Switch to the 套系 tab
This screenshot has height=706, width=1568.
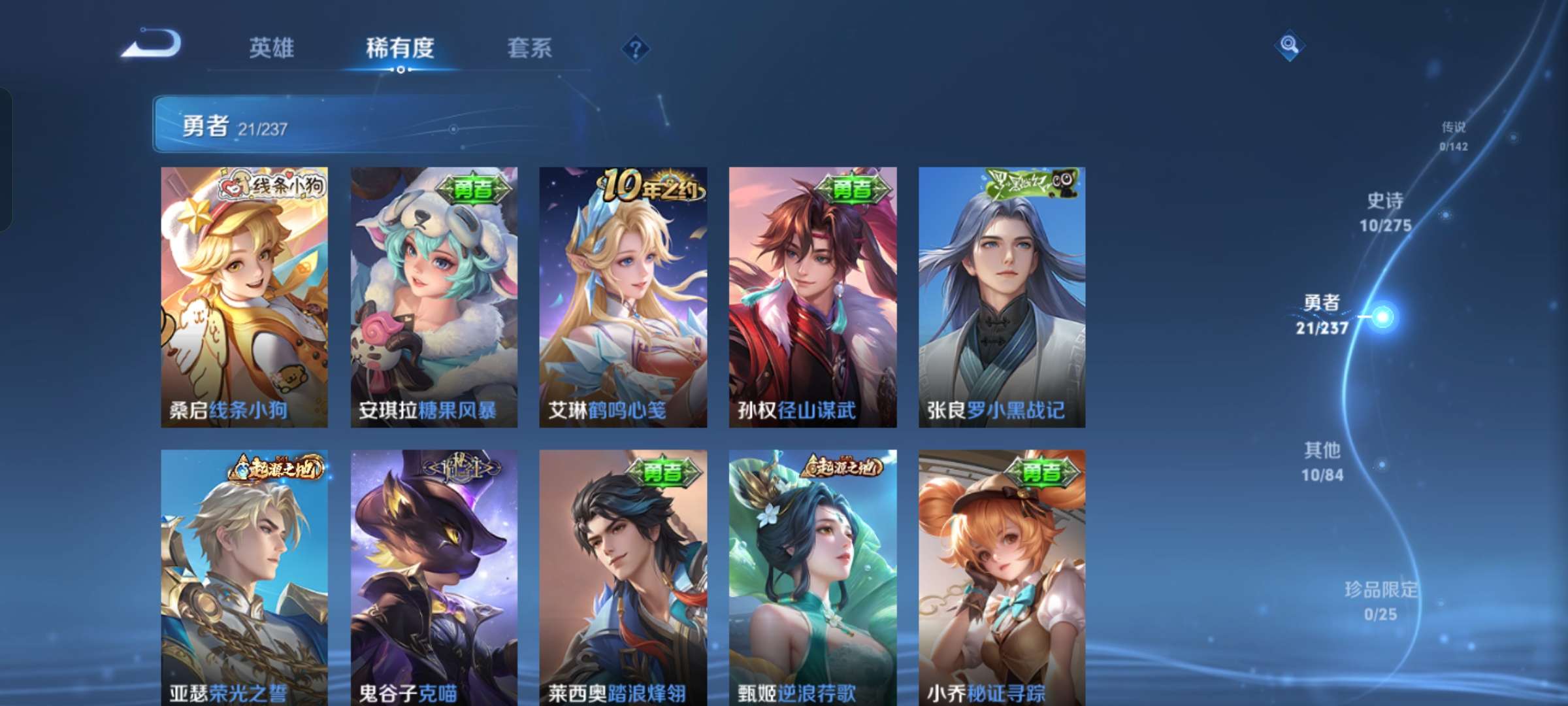tap(529, 48)
